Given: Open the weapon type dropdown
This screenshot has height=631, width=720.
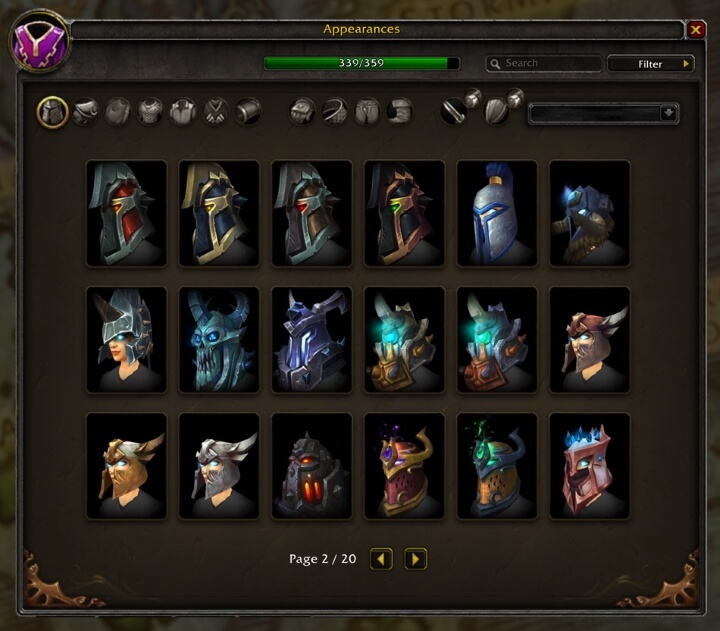Looking at the screenshot, I should [603, 113].
